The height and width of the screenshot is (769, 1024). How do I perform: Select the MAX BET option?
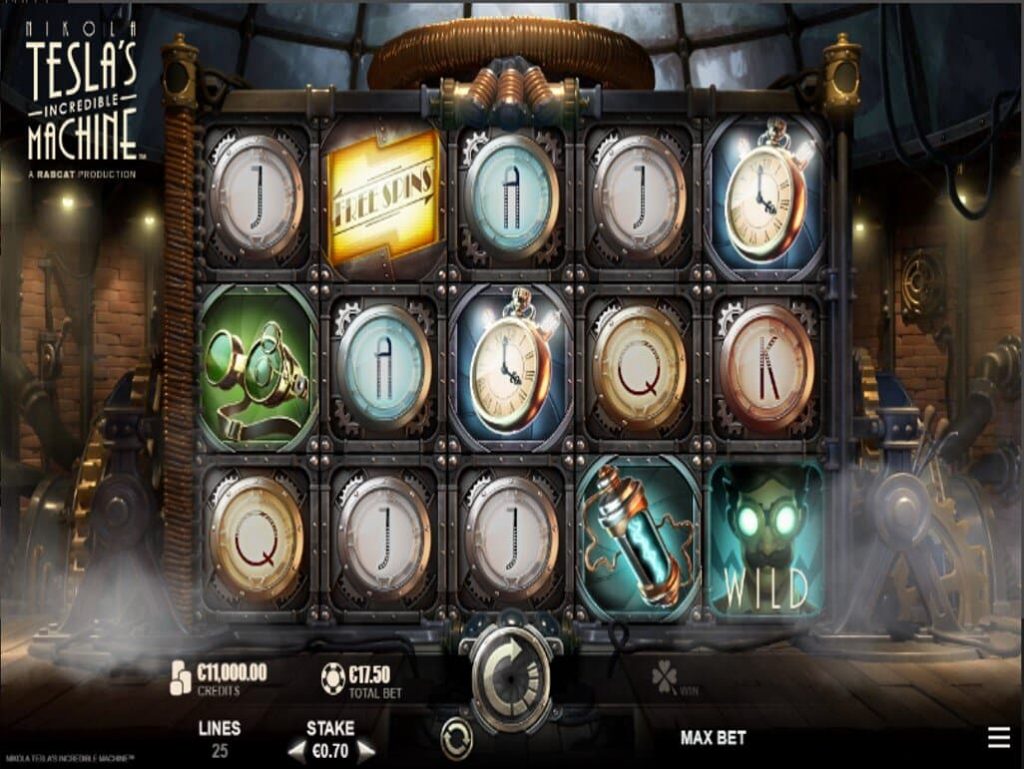pos(713,738)
